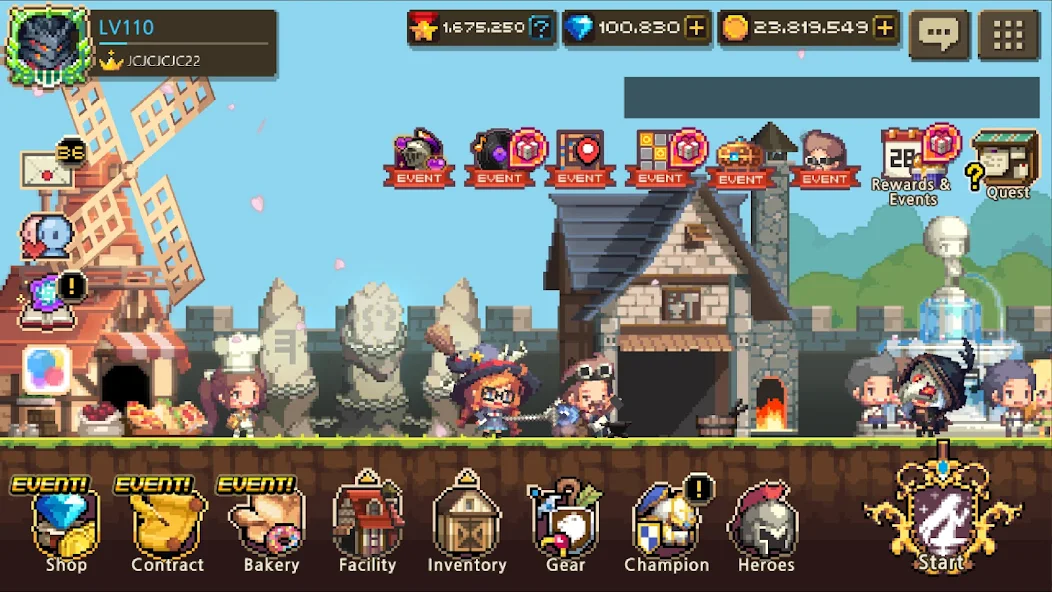Screen dimensions: 1052x592
Task: Open the Quest board
Action: pos(1006,162)
